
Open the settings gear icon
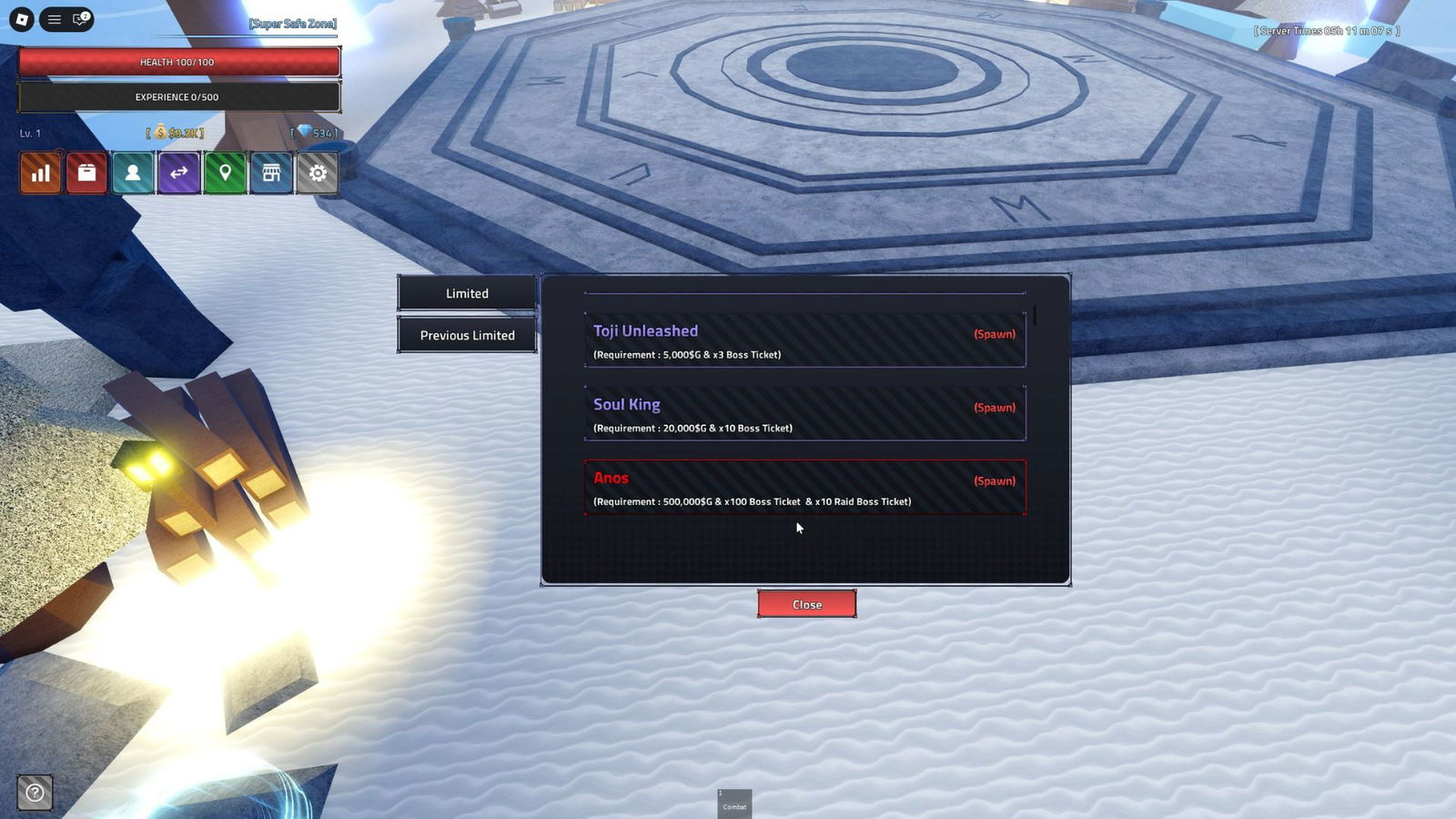tap(318, 172)
